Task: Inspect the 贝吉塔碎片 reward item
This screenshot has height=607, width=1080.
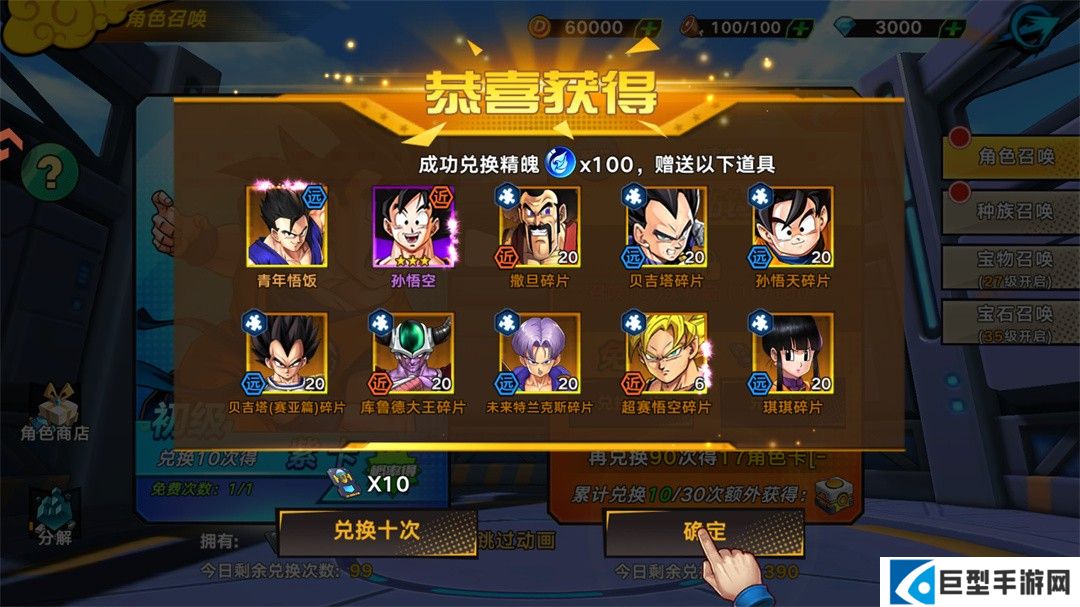Action: (666, 227)
